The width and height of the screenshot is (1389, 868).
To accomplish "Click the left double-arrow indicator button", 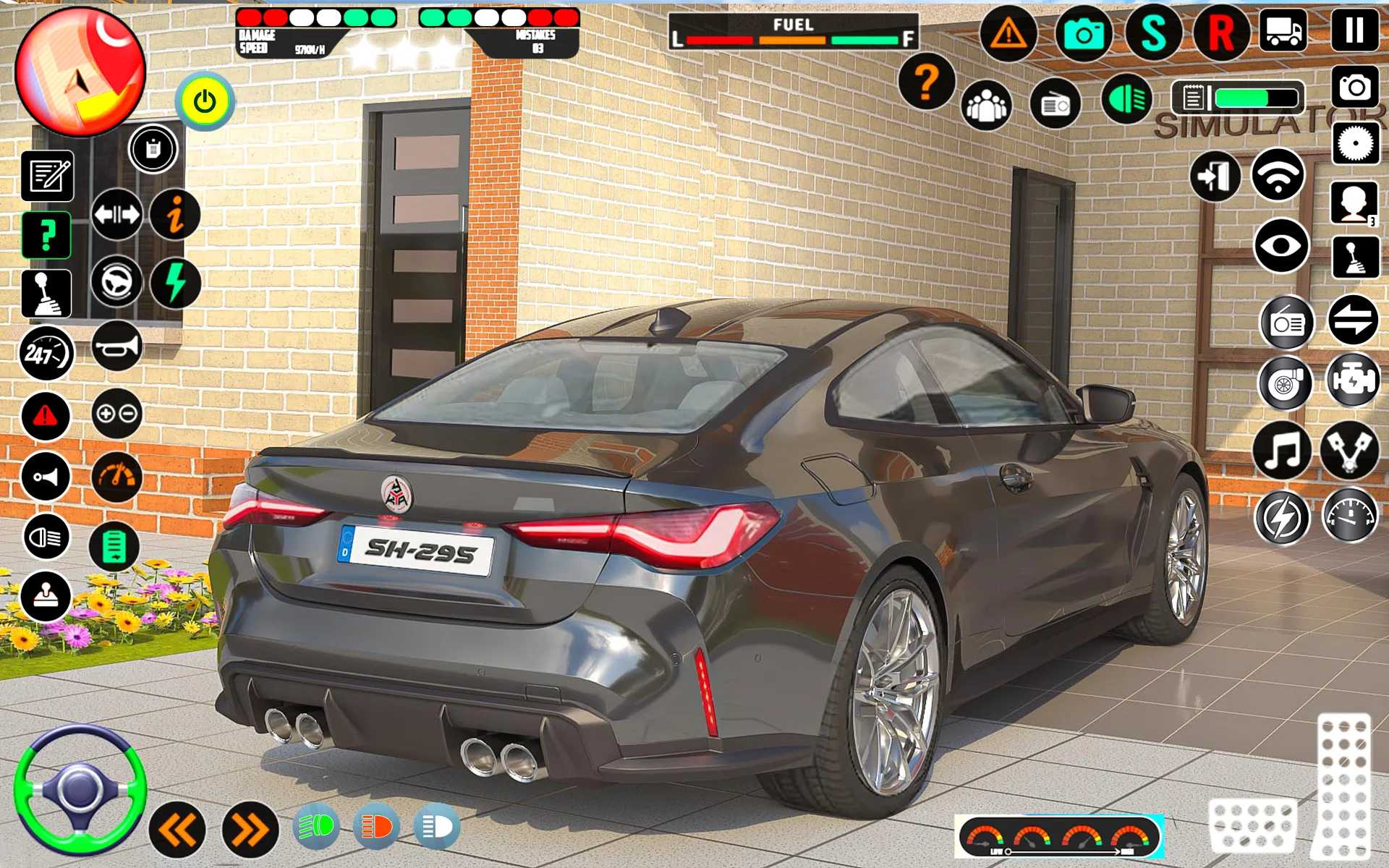I will coord(177,830).
